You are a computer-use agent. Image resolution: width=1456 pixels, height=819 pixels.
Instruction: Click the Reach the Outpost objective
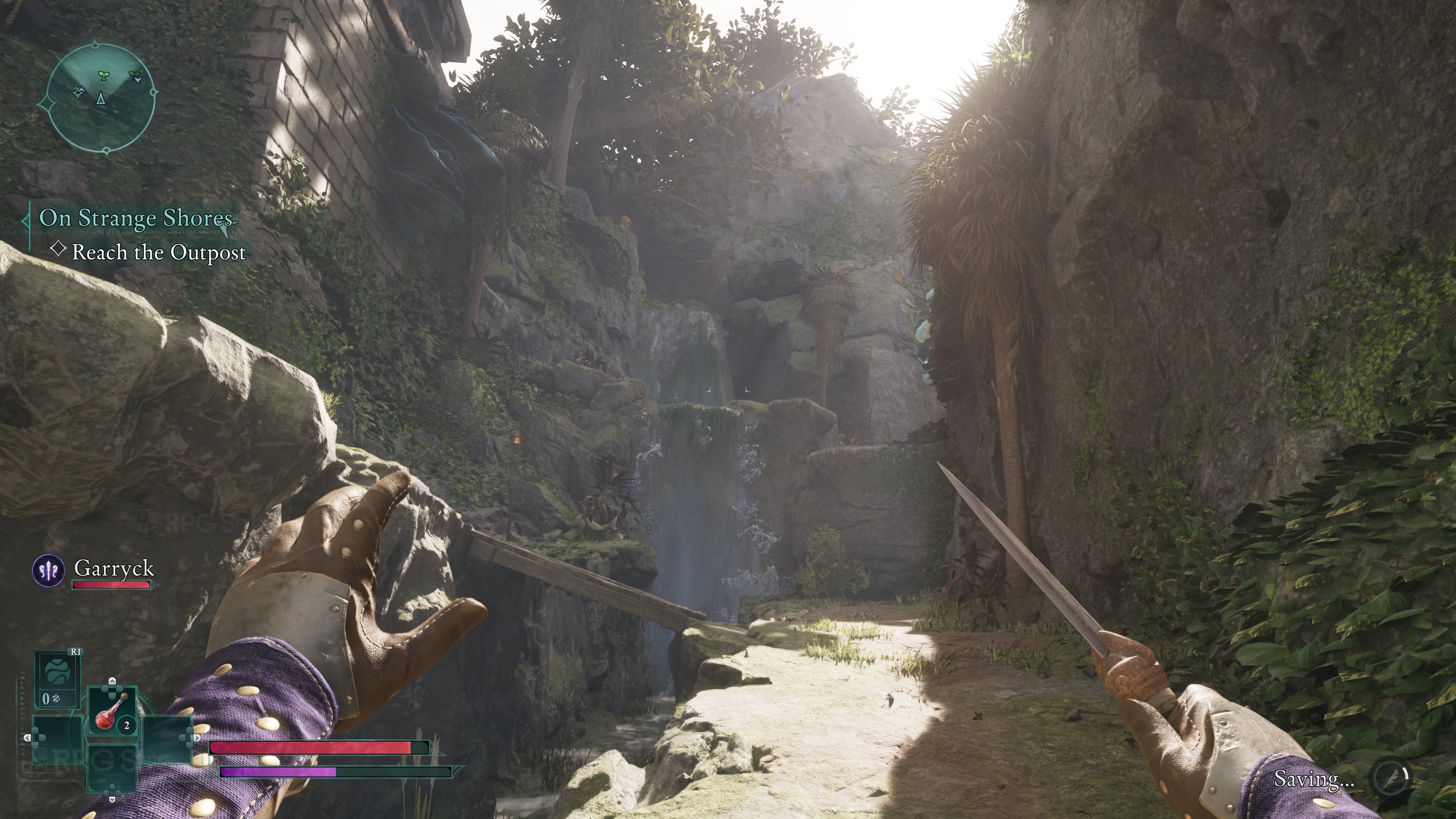[x=159, y=252]
